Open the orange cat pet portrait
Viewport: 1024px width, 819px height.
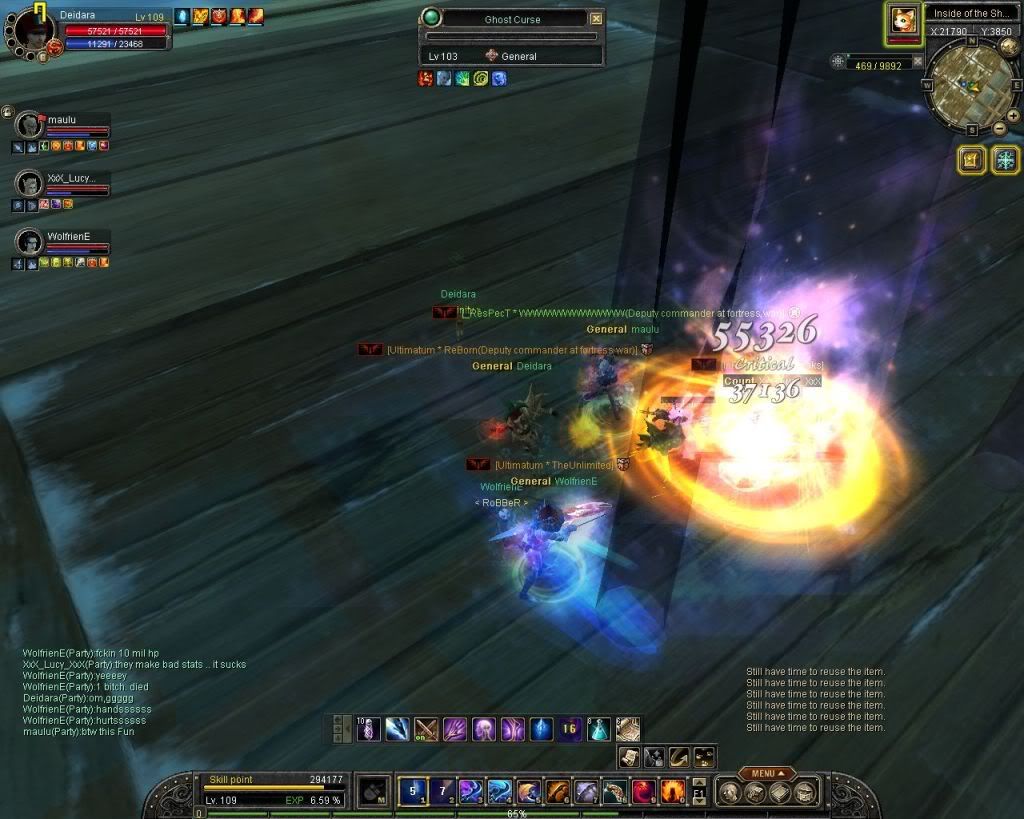point(903,22)
